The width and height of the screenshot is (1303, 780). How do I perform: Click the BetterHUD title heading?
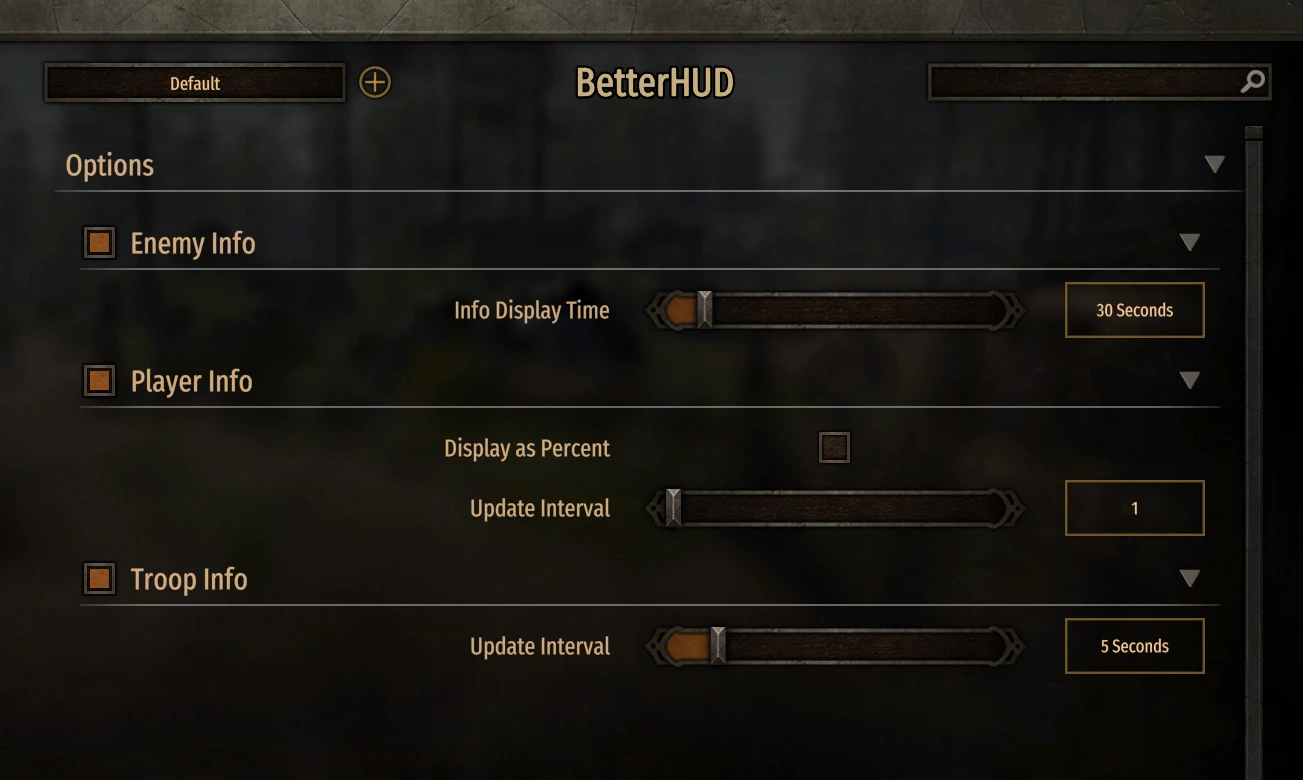[654, 83]
